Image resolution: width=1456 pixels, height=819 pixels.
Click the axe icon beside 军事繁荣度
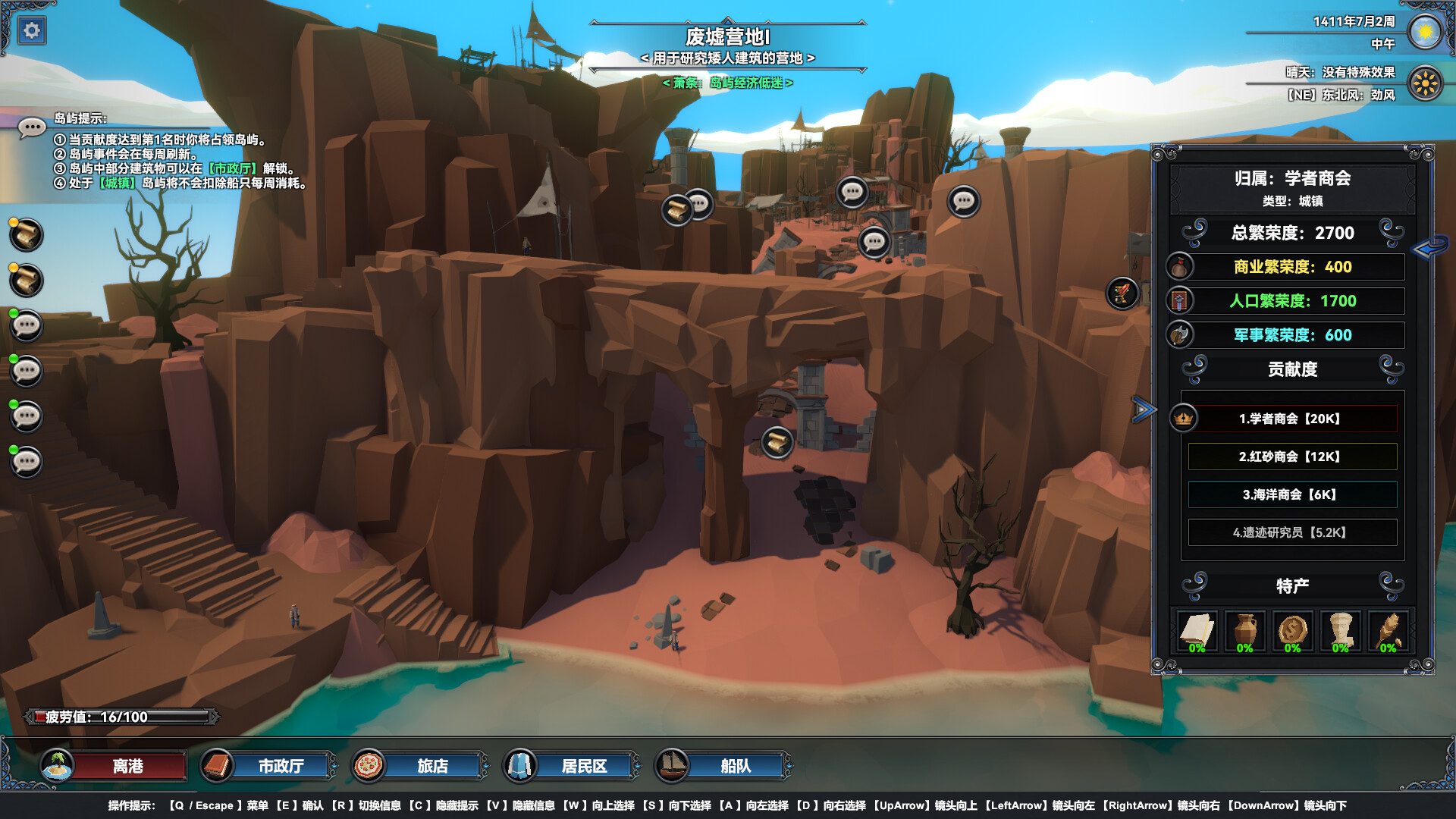pyautogui.click(x=1181, y=334)
